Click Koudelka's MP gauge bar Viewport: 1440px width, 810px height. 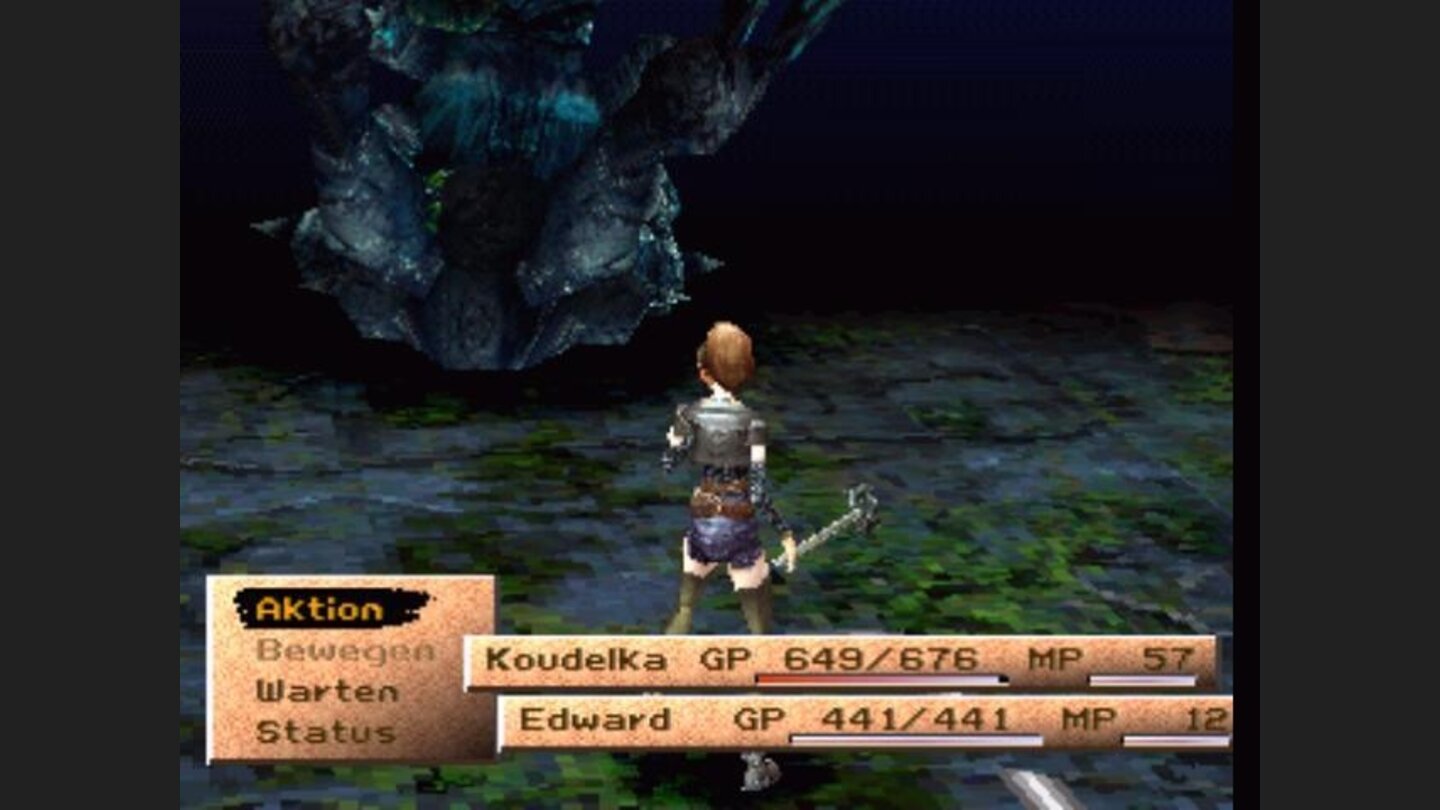click(1140, 680)
